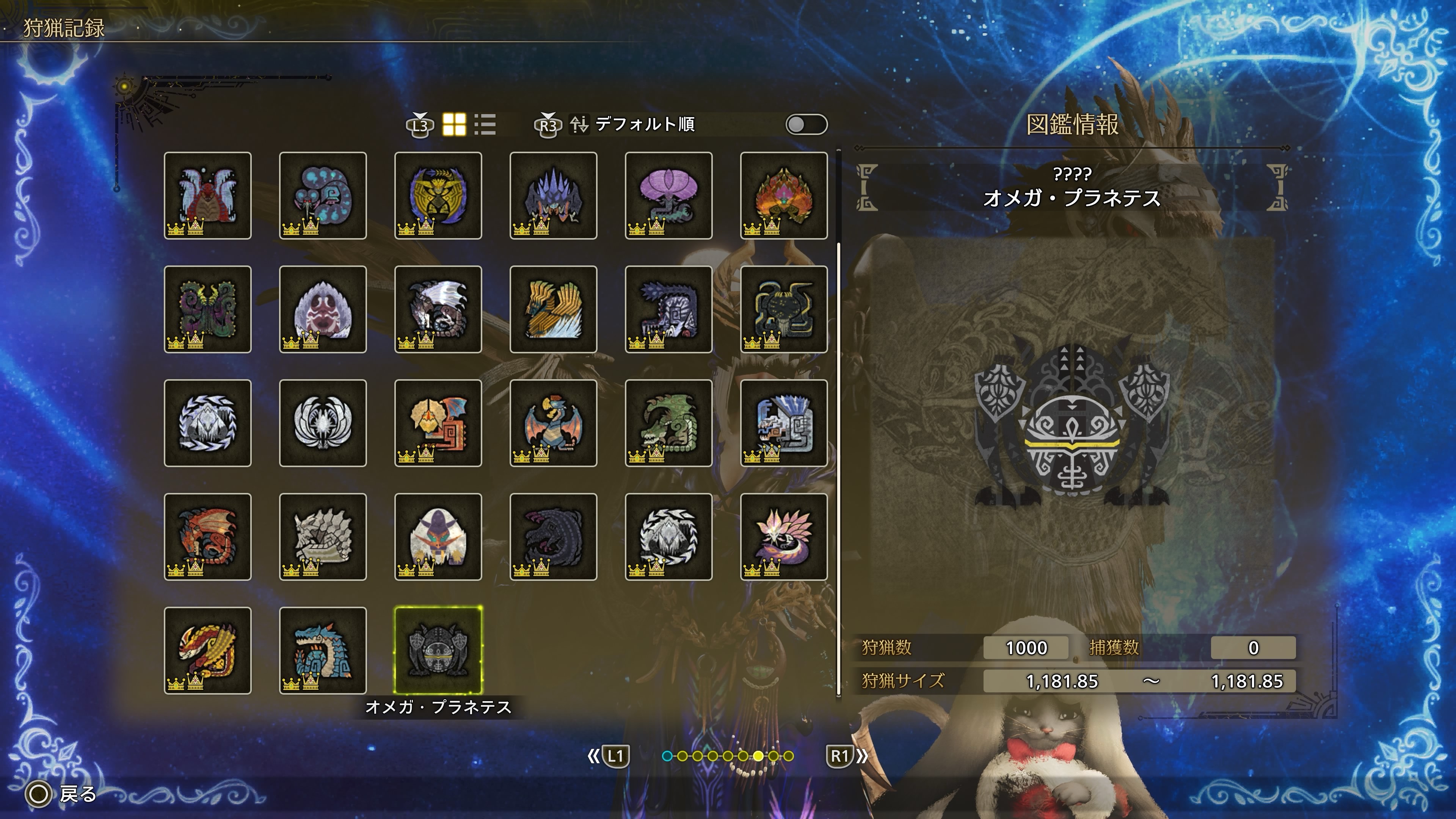Open the golden-feathered winged monster tile
The image size is (1456, 819).
pyautogui.click(x=553, y=309)
